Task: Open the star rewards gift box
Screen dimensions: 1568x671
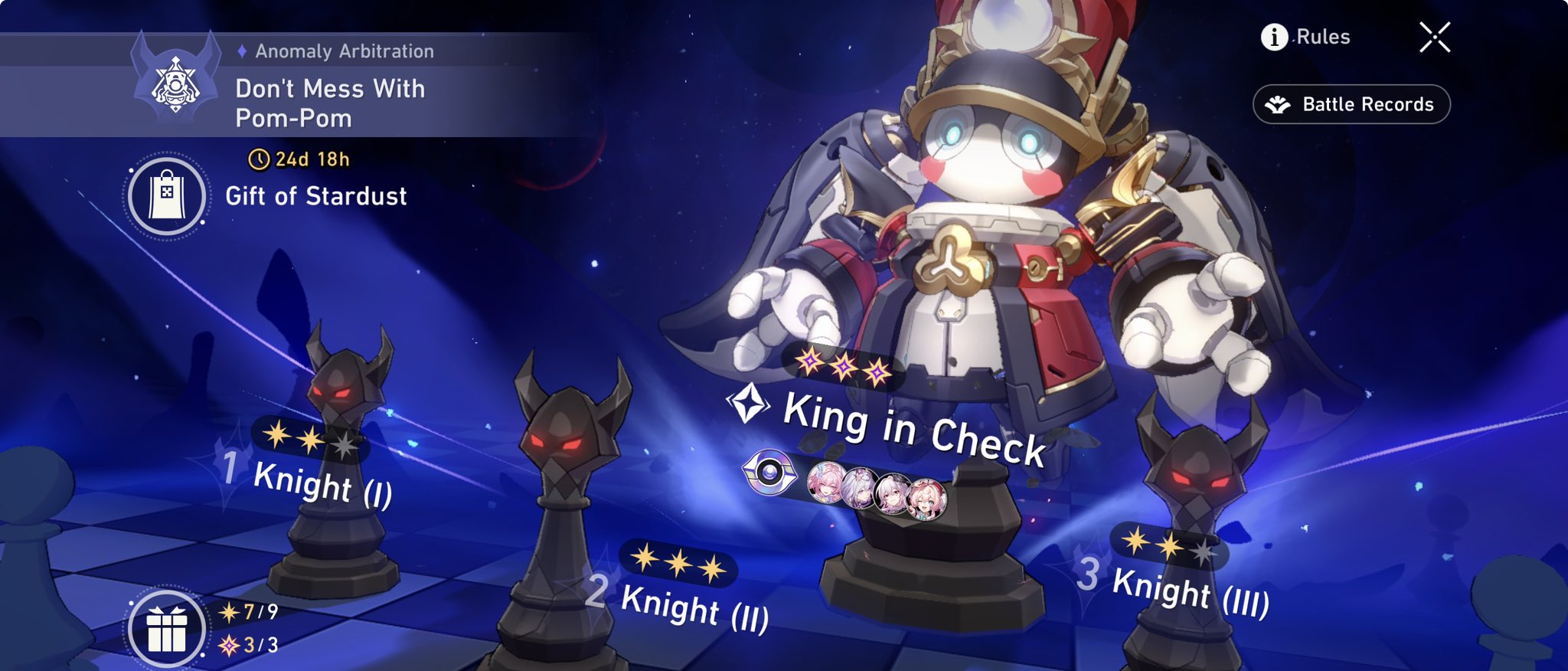Action: pyautogui.click(x=166, y=630)
